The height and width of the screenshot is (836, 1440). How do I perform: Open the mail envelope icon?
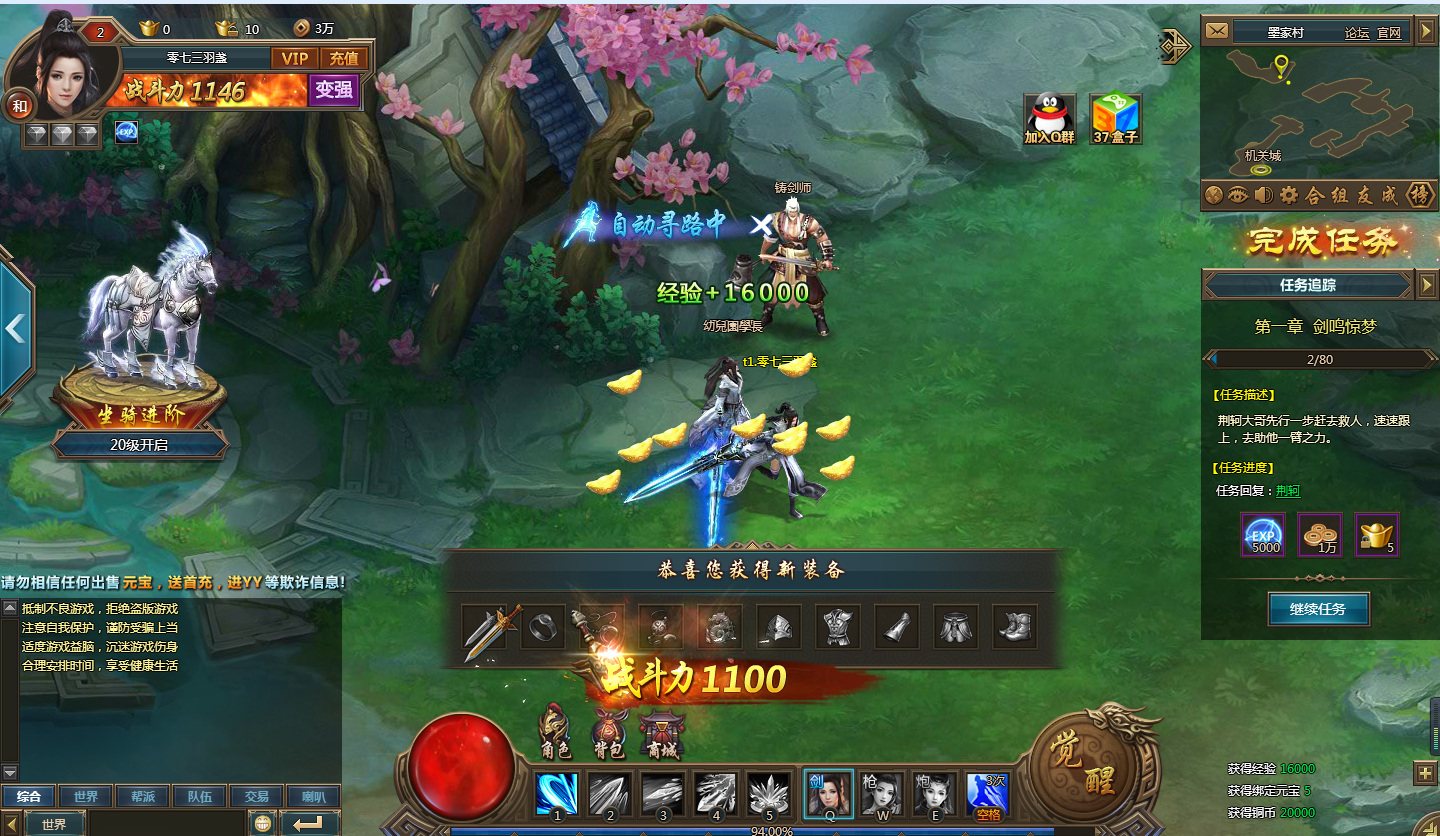pyautogui.click(x=1216, y=32)
